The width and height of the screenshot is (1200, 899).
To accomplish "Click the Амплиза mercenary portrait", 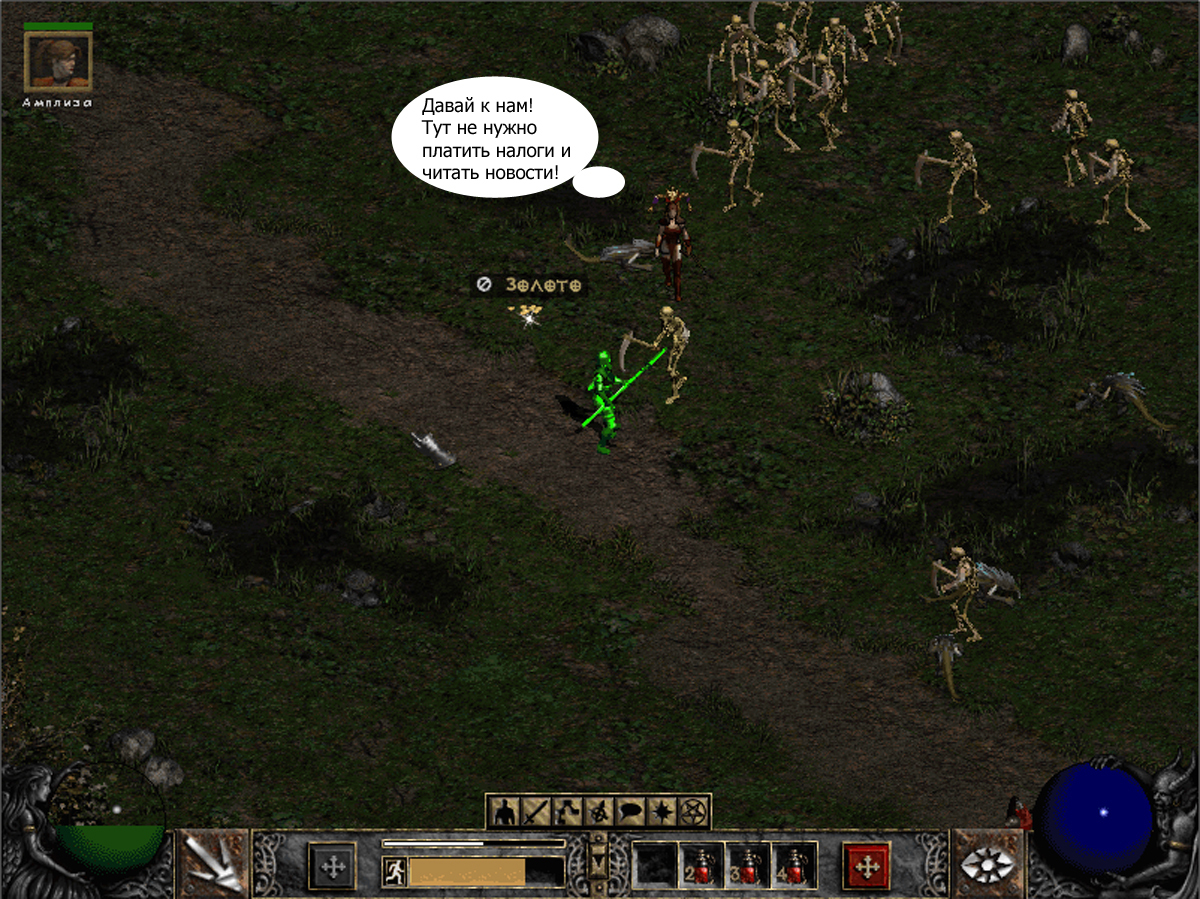I will coord(58,61).
